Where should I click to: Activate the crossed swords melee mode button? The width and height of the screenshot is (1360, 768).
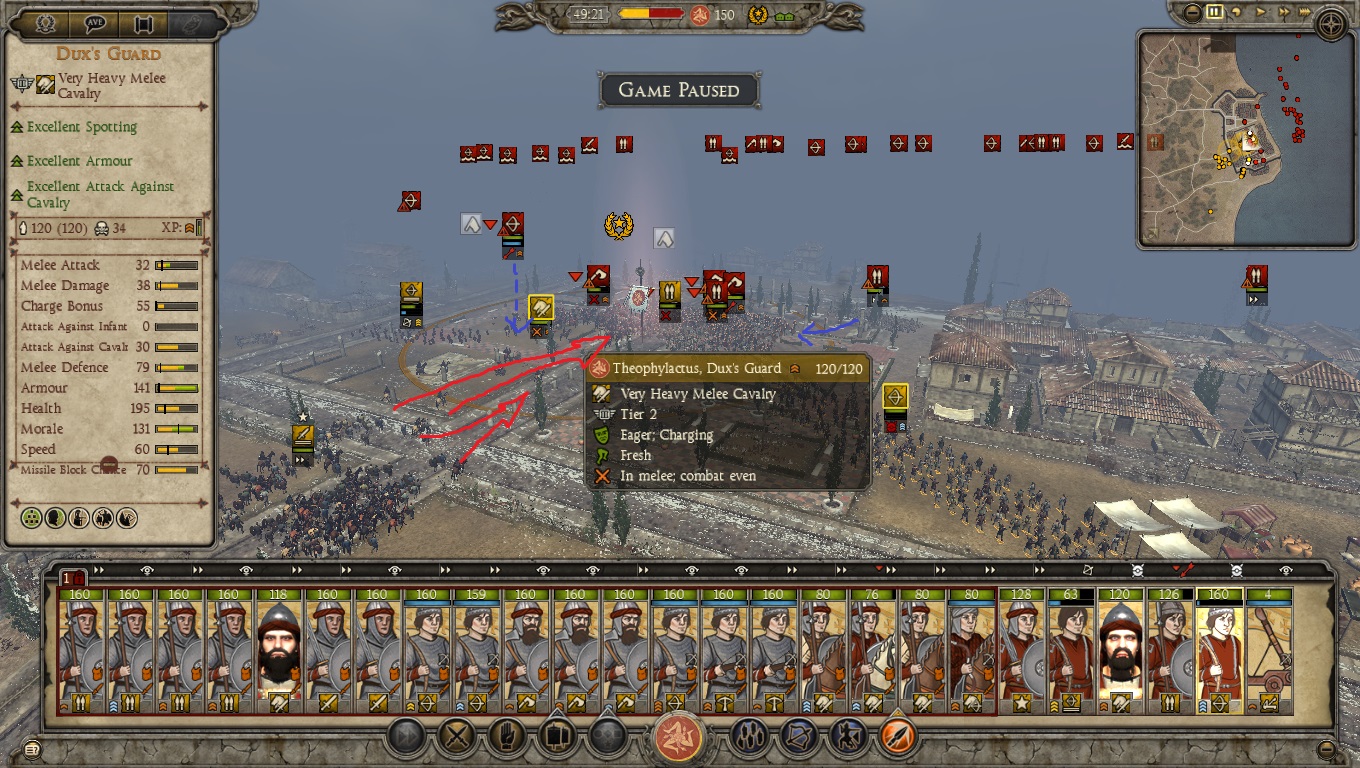pyautogui.click(x=458, y=739)
